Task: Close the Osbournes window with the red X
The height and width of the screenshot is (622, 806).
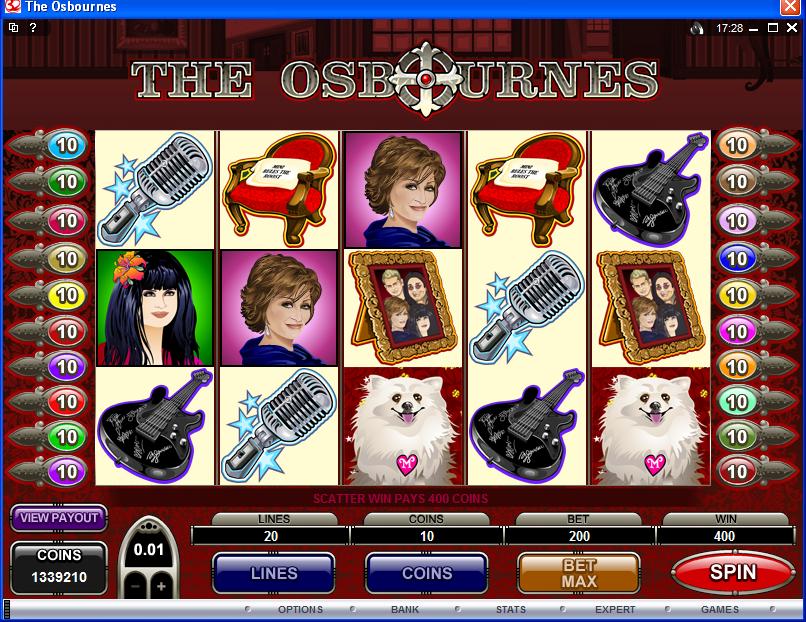Action: tap(790, 7)
